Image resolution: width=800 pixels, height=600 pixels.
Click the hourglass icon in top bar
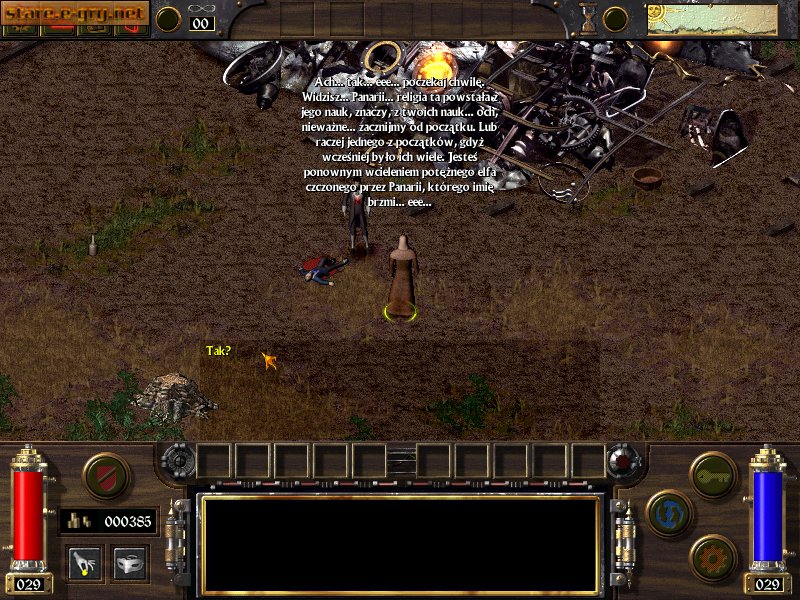tap(589, 19)
